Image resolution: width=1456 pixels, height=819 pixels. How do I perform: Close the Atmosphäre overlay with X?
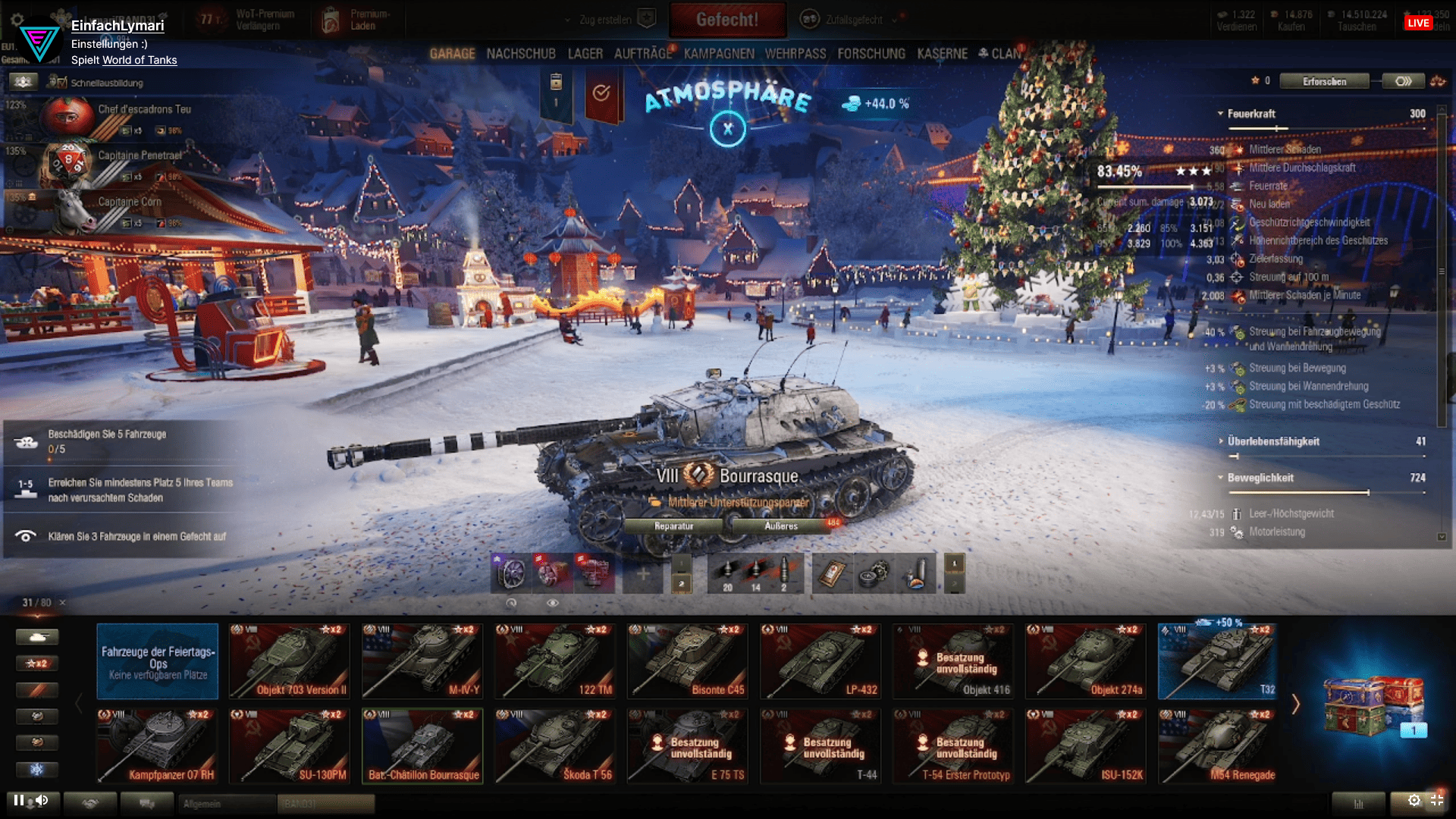[727, 129]
